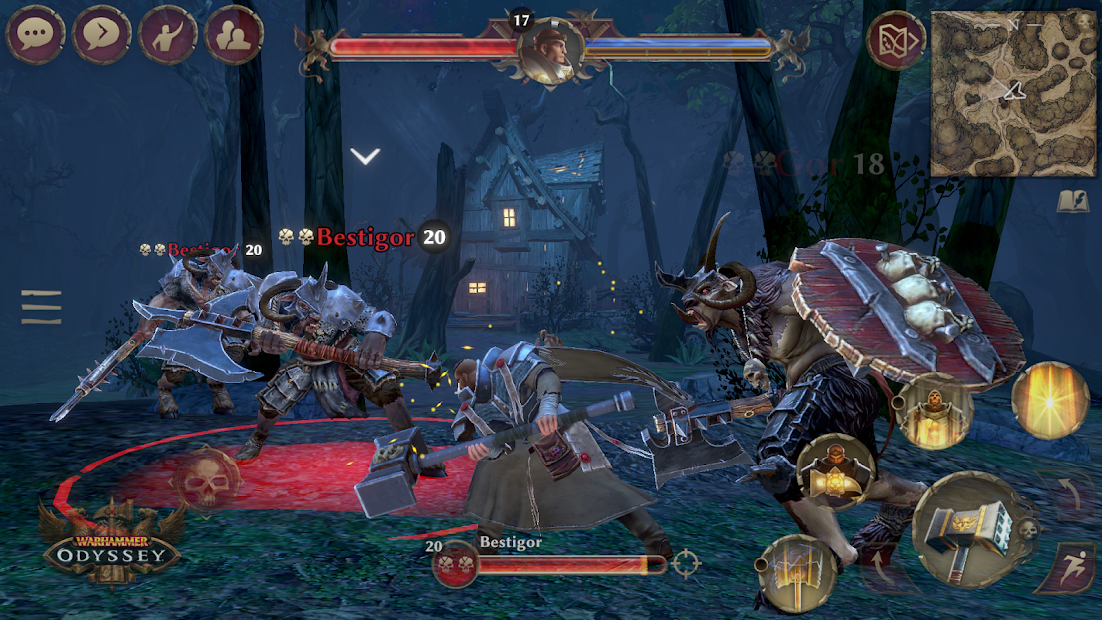Expand the panel with the white chevron

(365, 156)
